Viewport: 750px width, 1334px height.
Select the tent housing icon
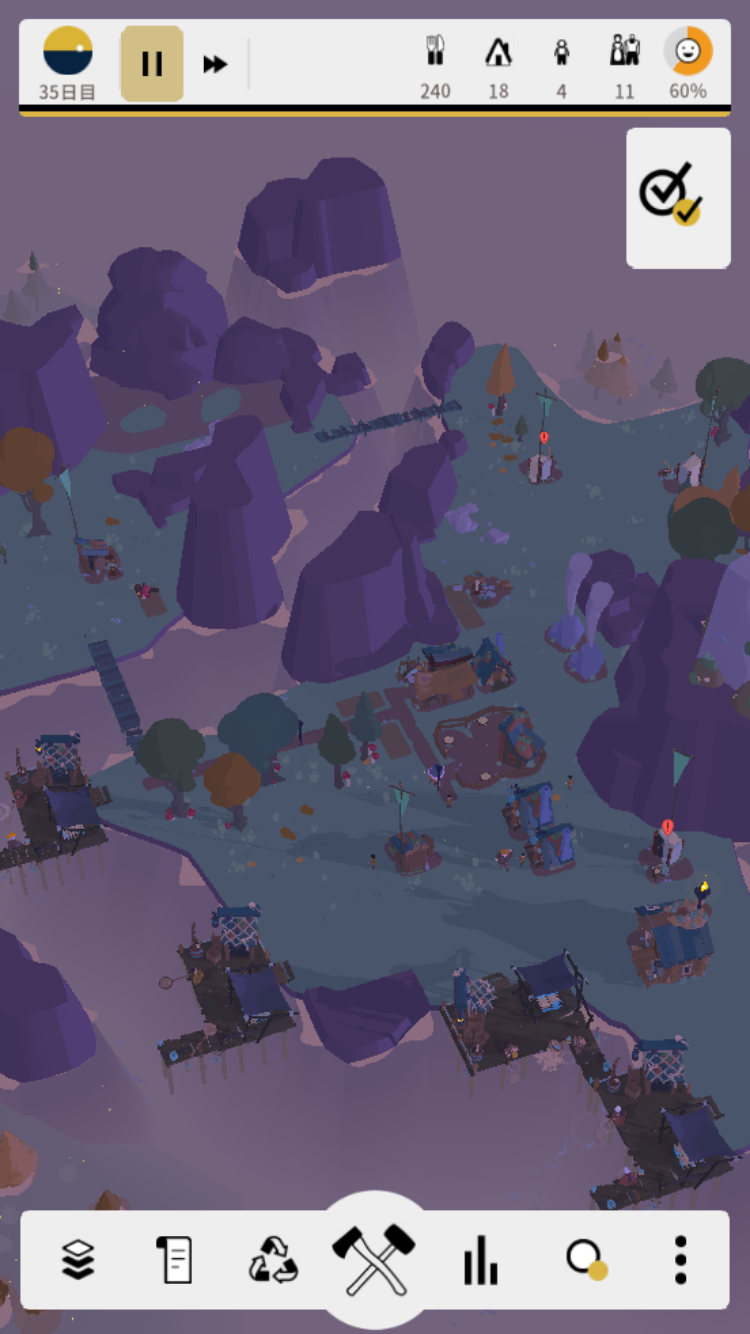(498, 52)
